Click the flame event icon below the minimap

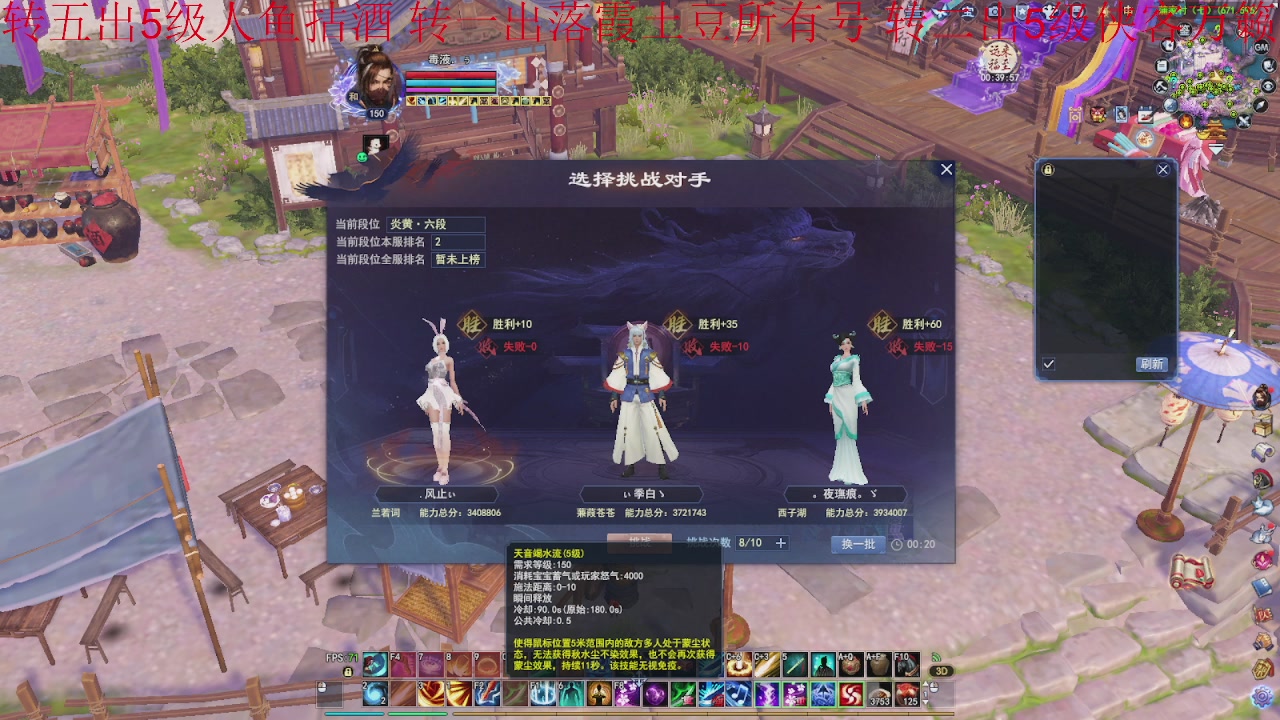click(x=1184, y=121)
